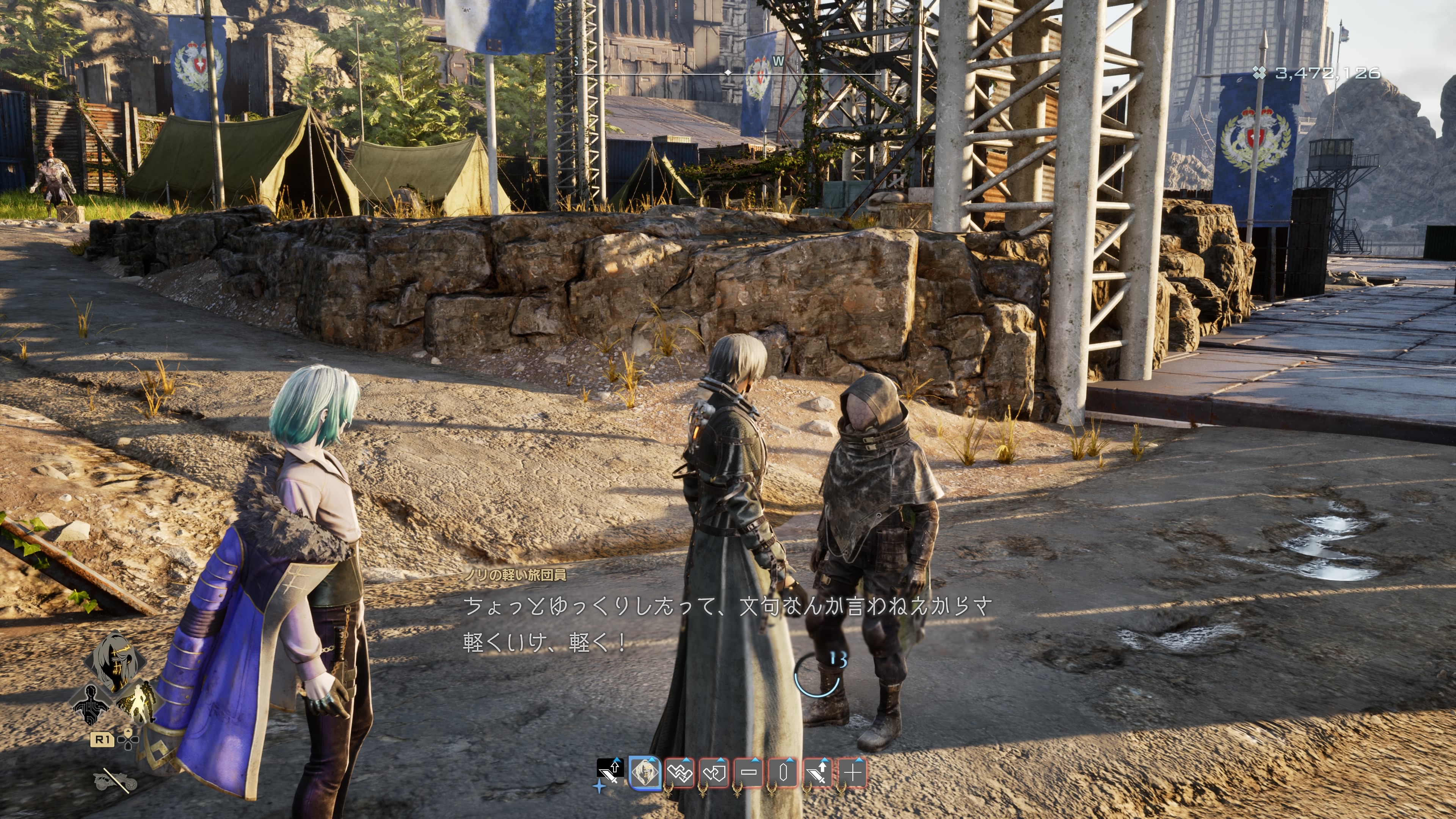Click the golden-cracked face portrait diamond
1456x819 pixels.
click(115, 660)
